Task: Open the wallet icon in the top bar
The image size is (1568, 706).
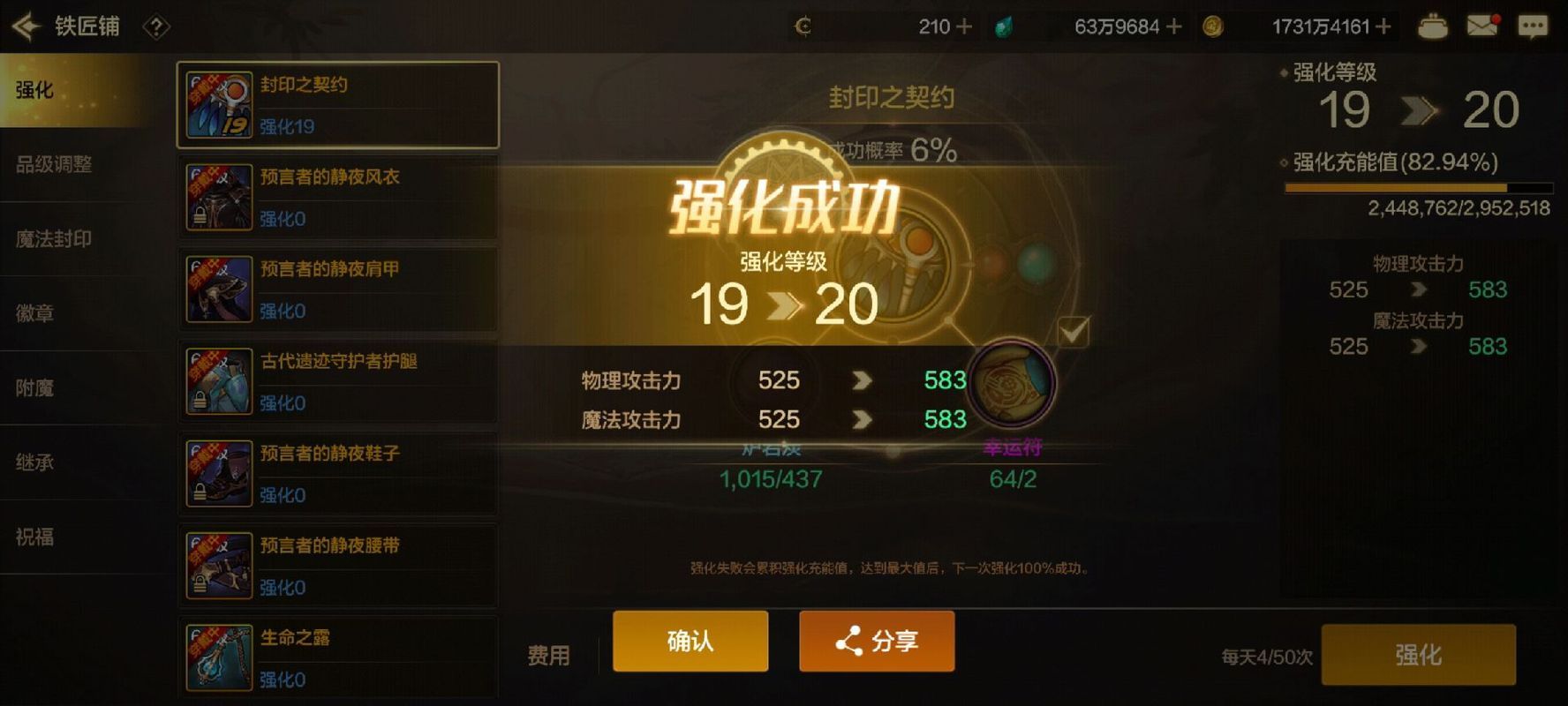Action: (x=1432, y=26)
